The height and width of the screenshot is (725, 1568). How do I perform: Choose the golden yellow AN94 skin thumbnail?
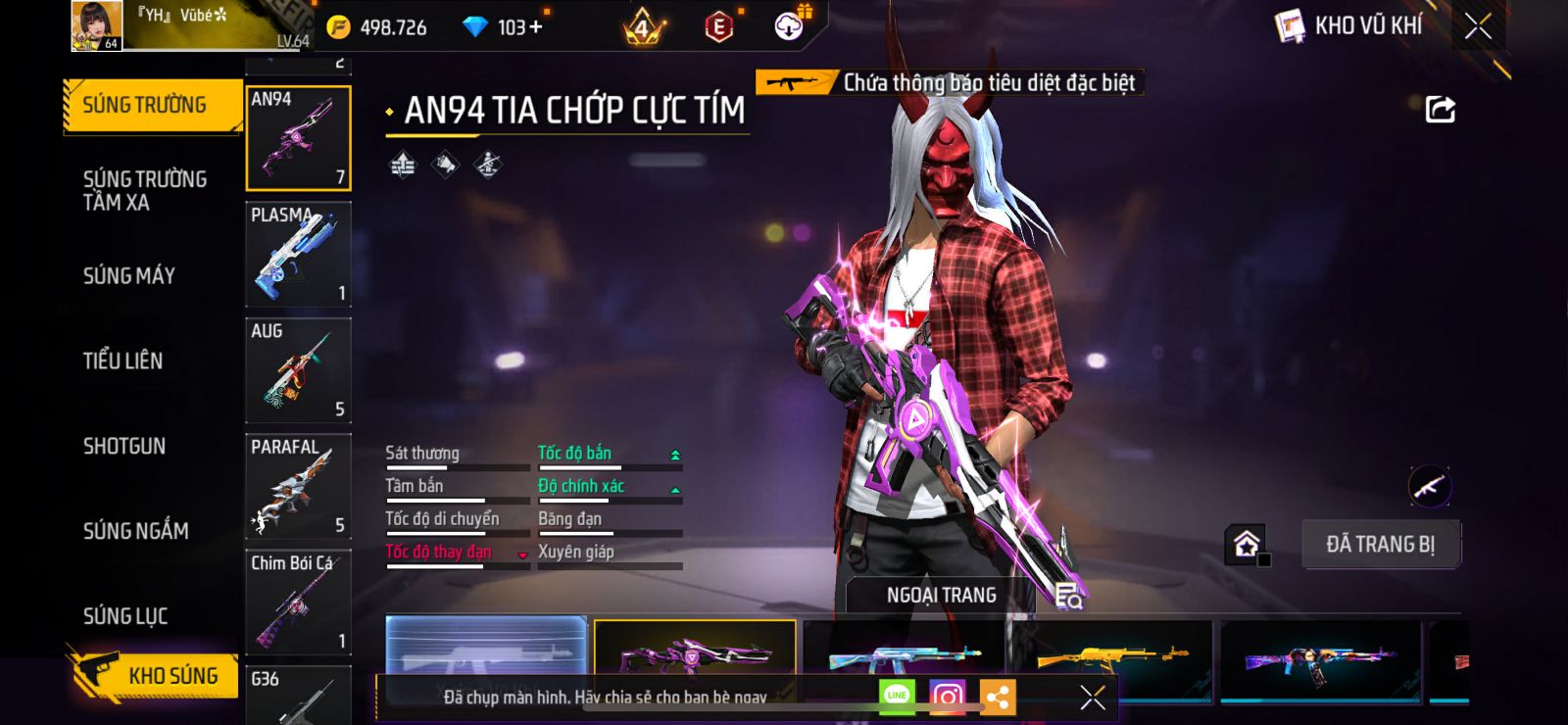click(x=1112, y=654)
